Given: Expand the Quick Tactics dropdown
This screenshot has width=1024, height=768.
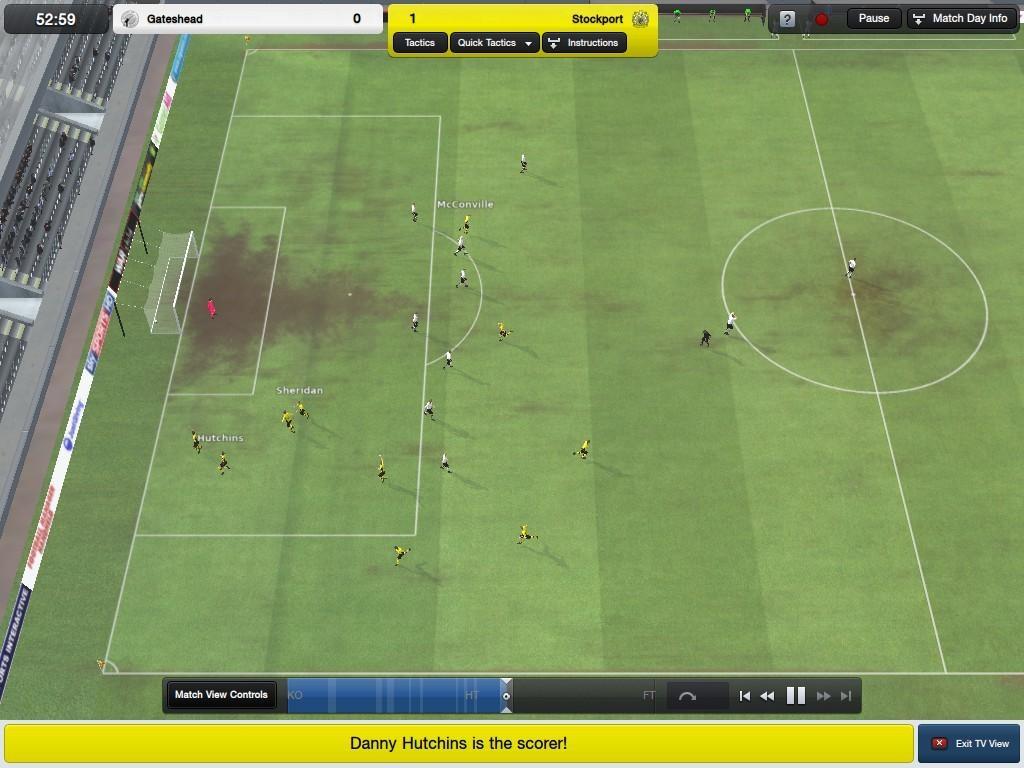Looking at the screenshot, I should [x=494, y=43].
